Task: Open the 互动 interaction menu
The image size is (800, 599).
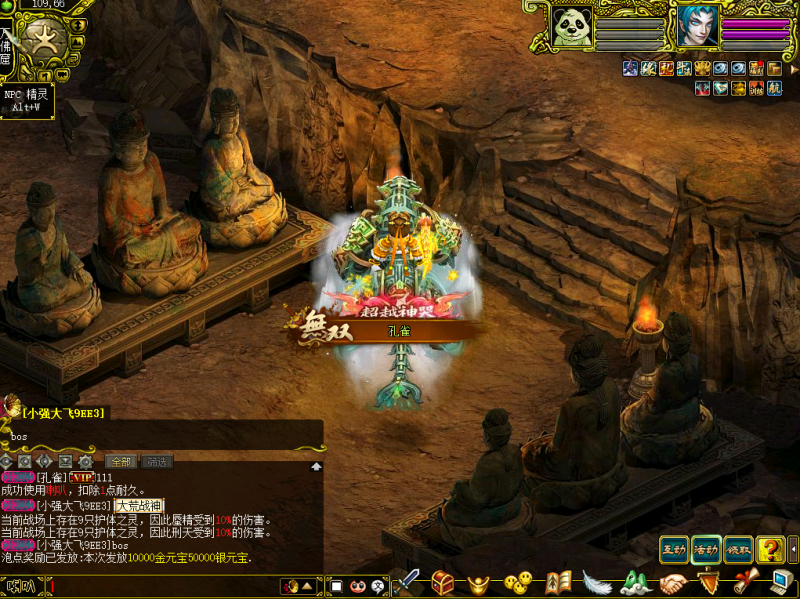Action: coord(674,549)
